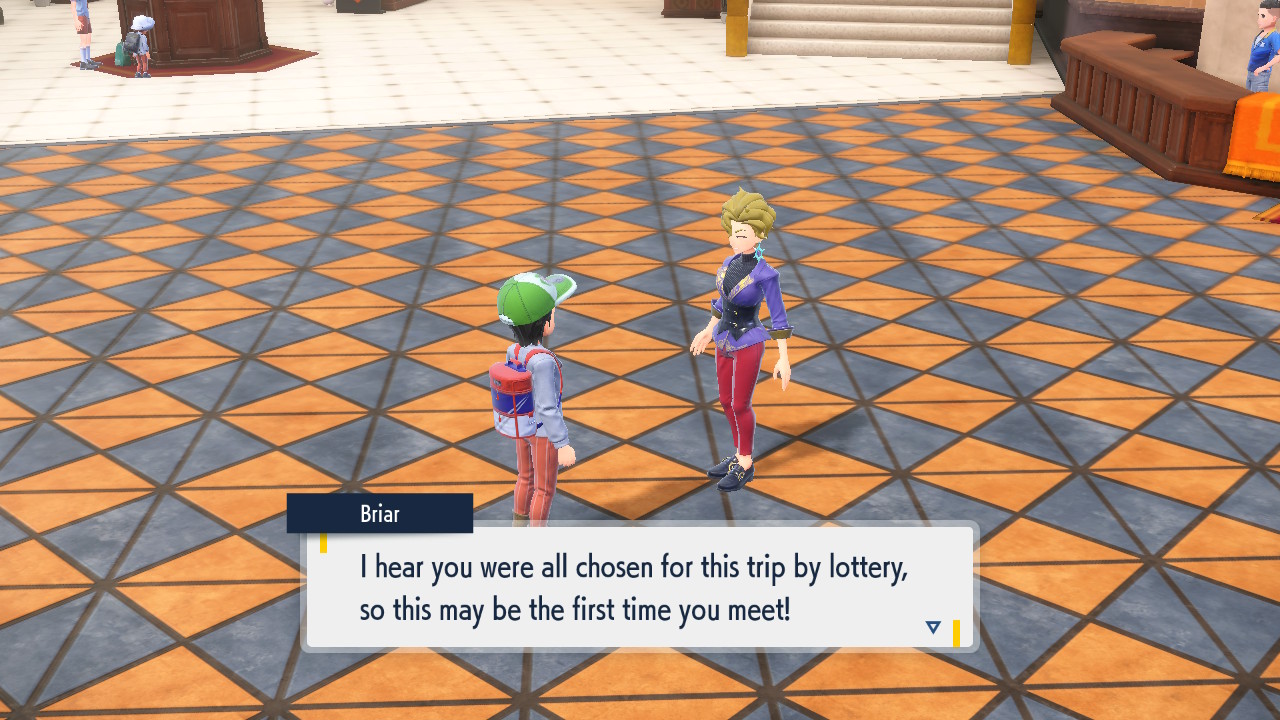Click Briar's dialogue text box
Viewport: 1280px width, 720px height.
tap(638, 587)
